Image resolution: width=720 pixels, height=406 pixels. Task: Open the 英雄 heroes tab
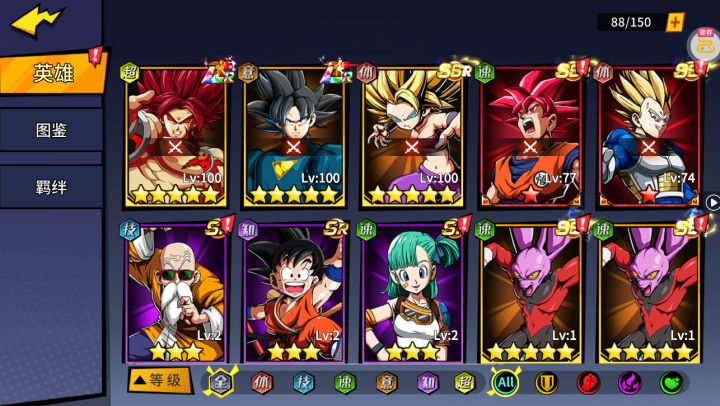(52, 74)
